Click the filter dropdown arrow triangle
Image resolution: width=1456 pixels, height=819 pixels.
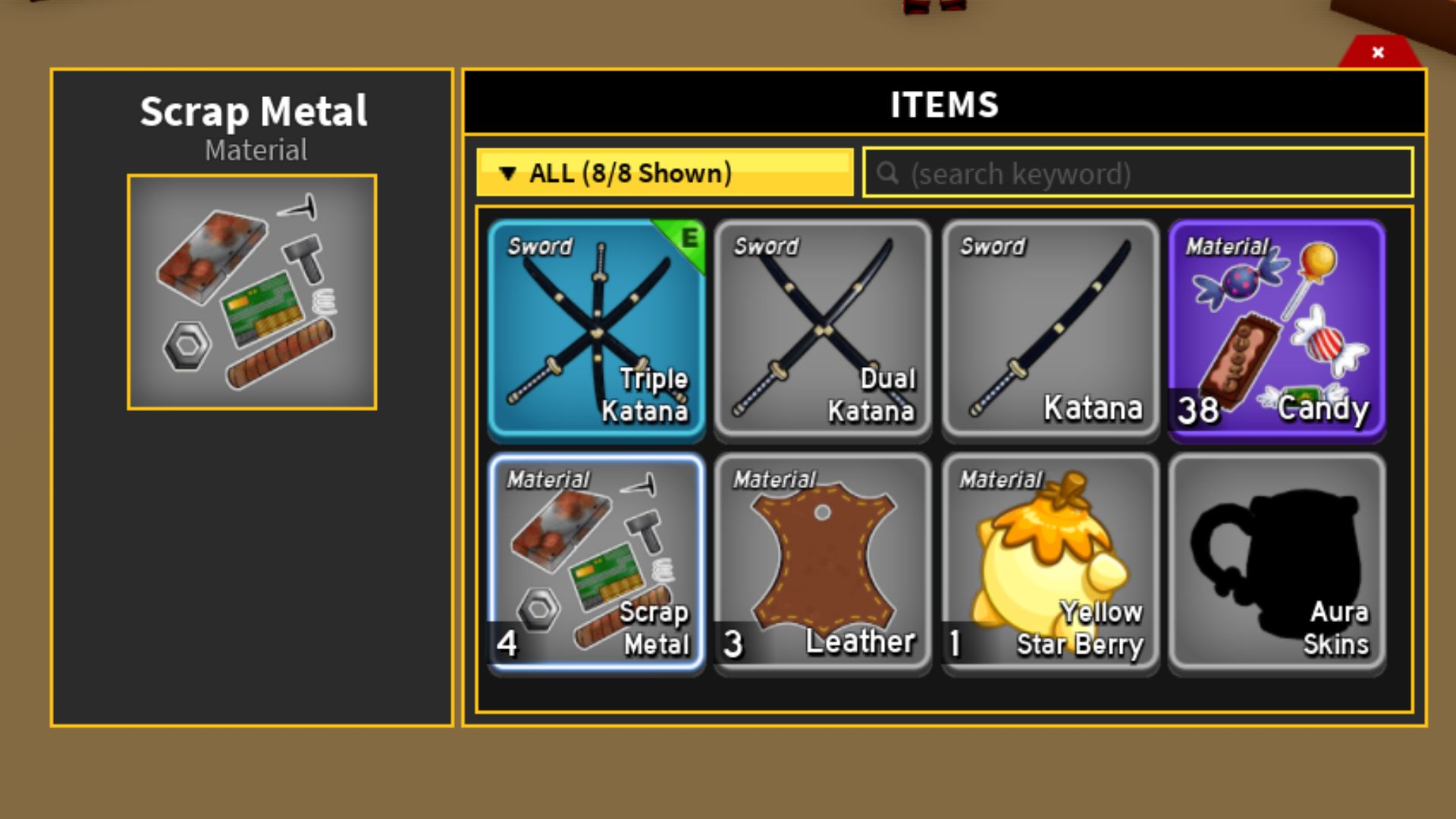(x=509, y=173)
